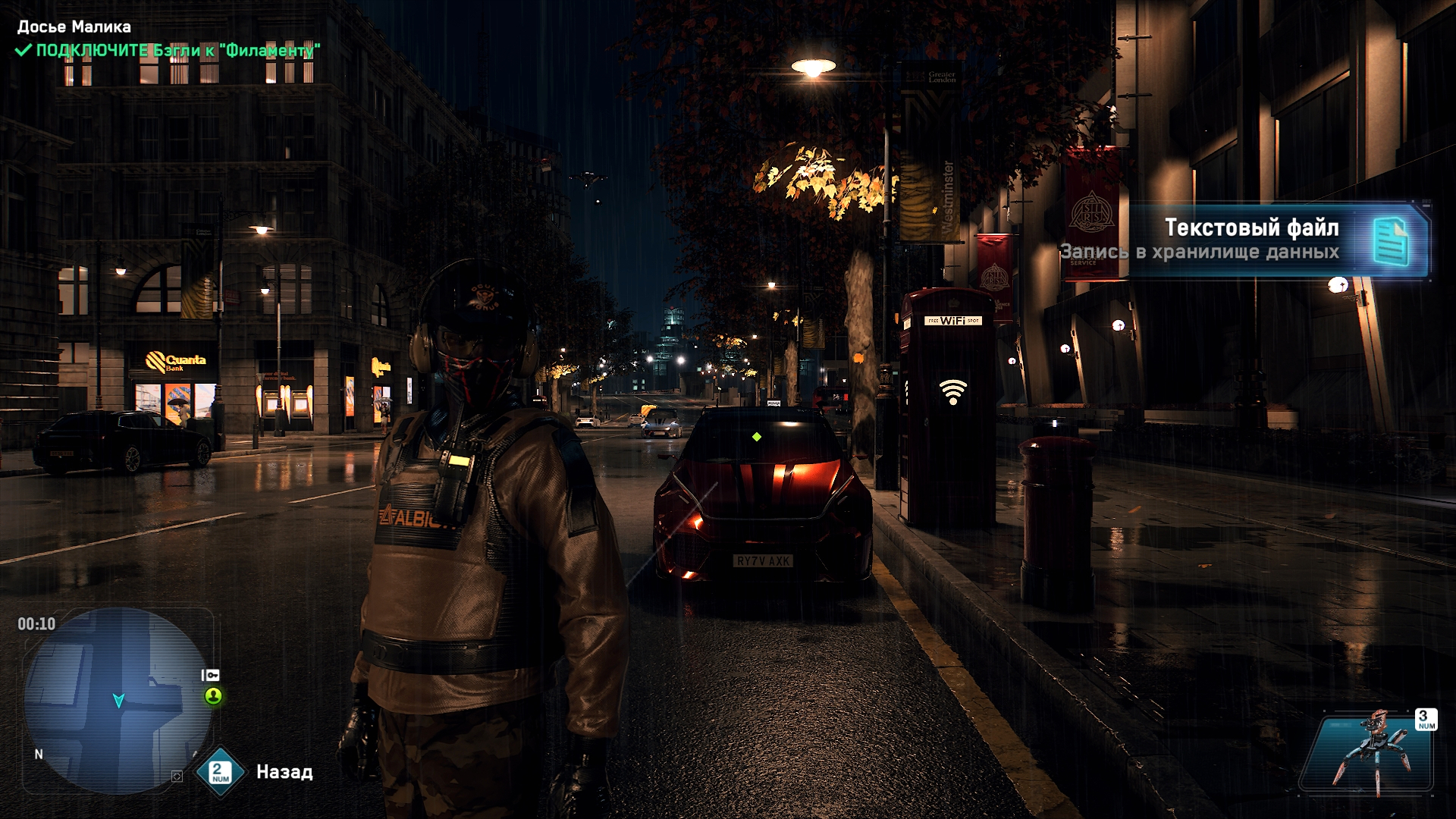Image resolution: width=1456 pixels, height=819 pixels.
Task: Click the green person marker on minimap
Action: (x=213, y=695)
